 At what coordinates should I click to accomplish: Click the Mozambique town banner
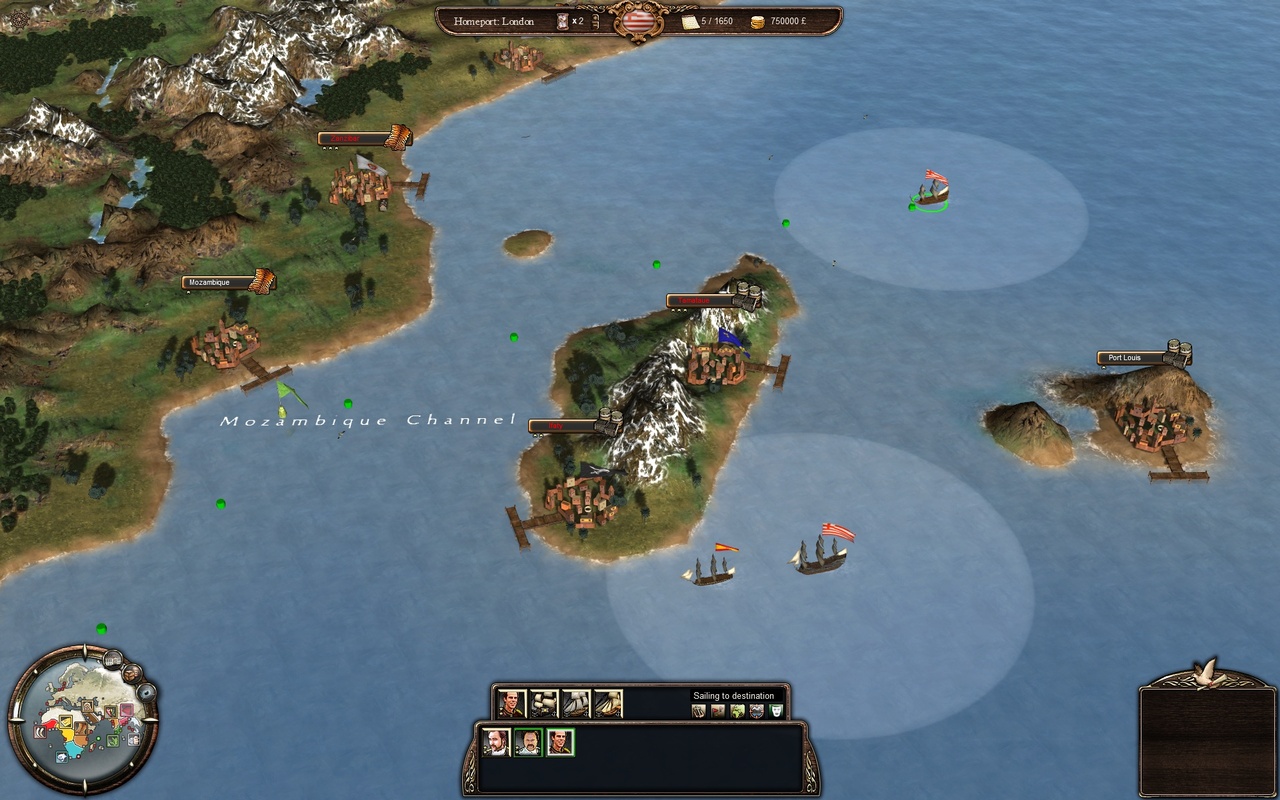[x=209, y=282]
